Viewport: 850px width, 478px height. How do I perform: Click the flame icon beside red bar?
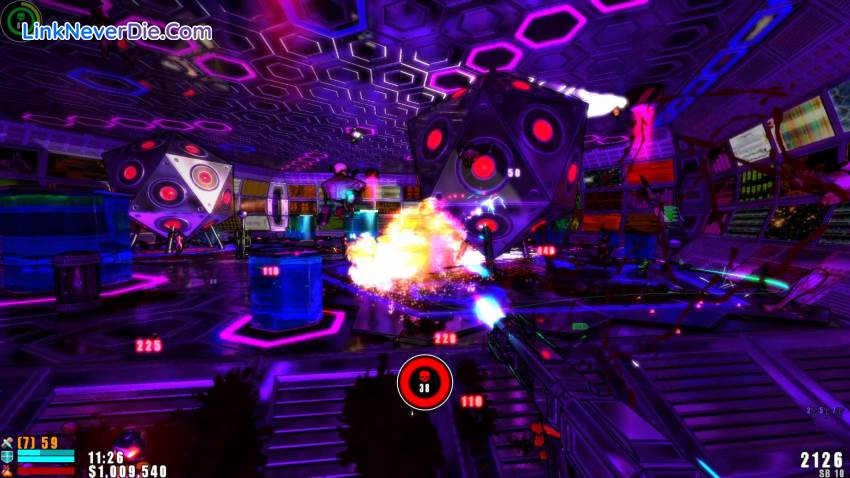[8, 468]
